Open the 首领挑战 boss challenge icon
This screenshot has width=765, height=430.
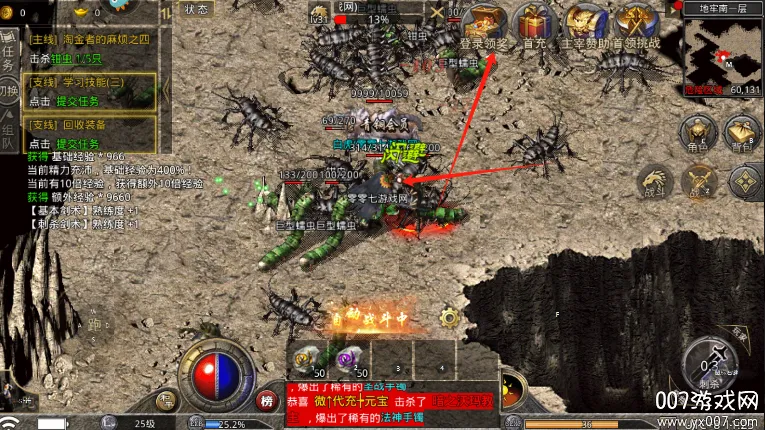(636, 23)
